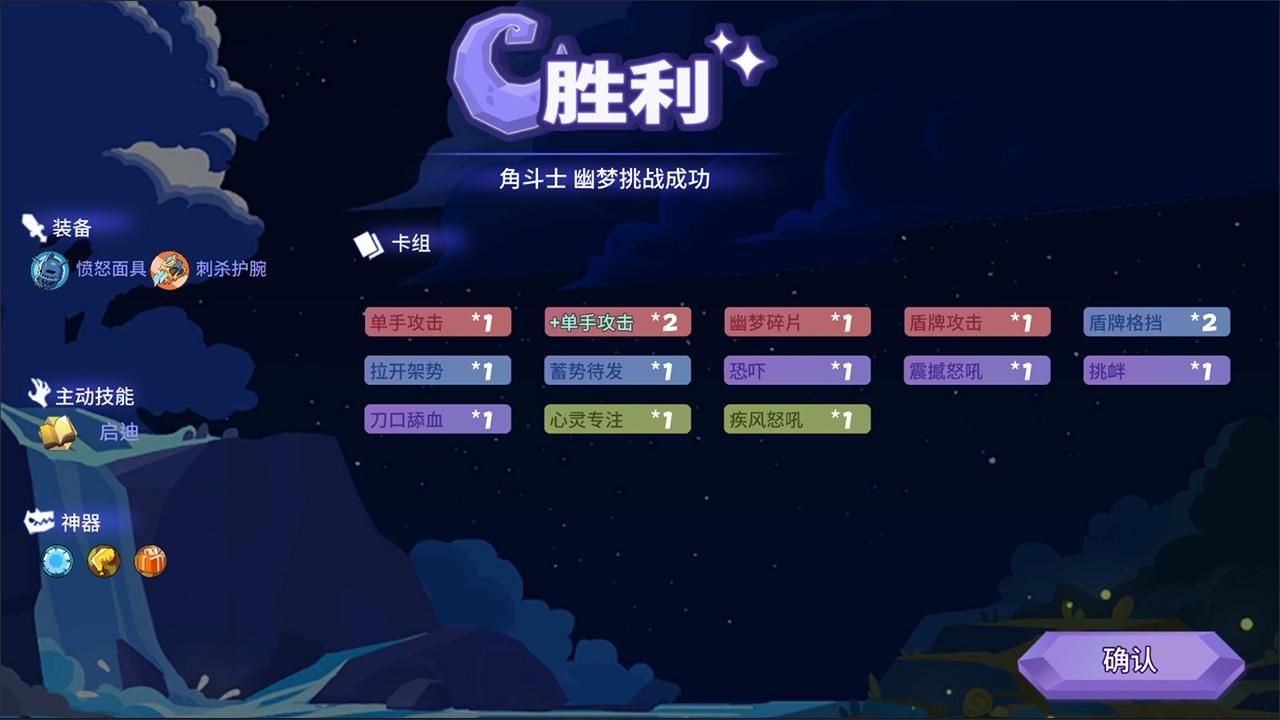1280x720 pixels.
Task: Click the 恐吓 purple card
Action: tap(797, 370)
